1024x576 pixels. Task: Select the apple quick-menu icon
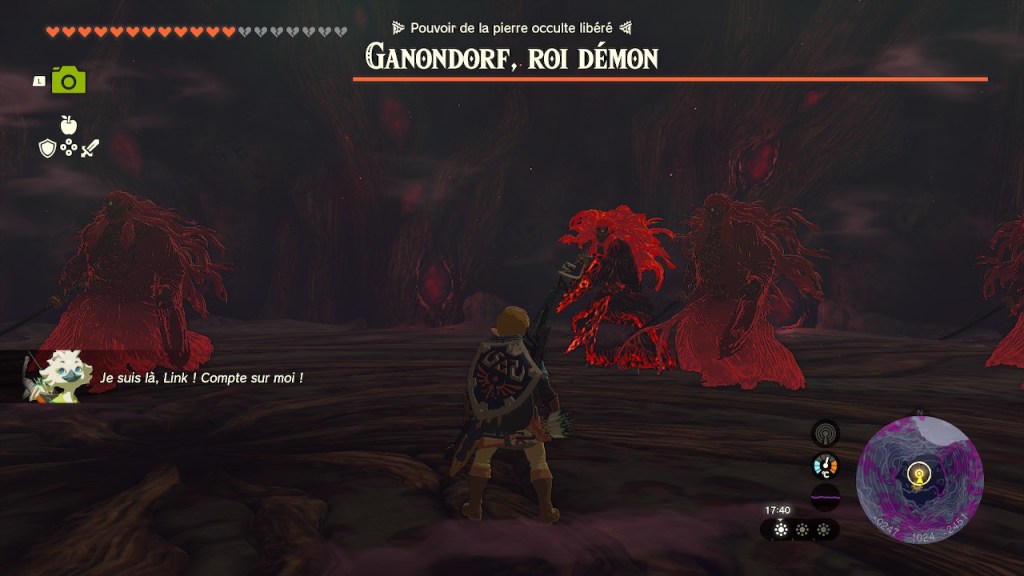click(x=68, y=125)
